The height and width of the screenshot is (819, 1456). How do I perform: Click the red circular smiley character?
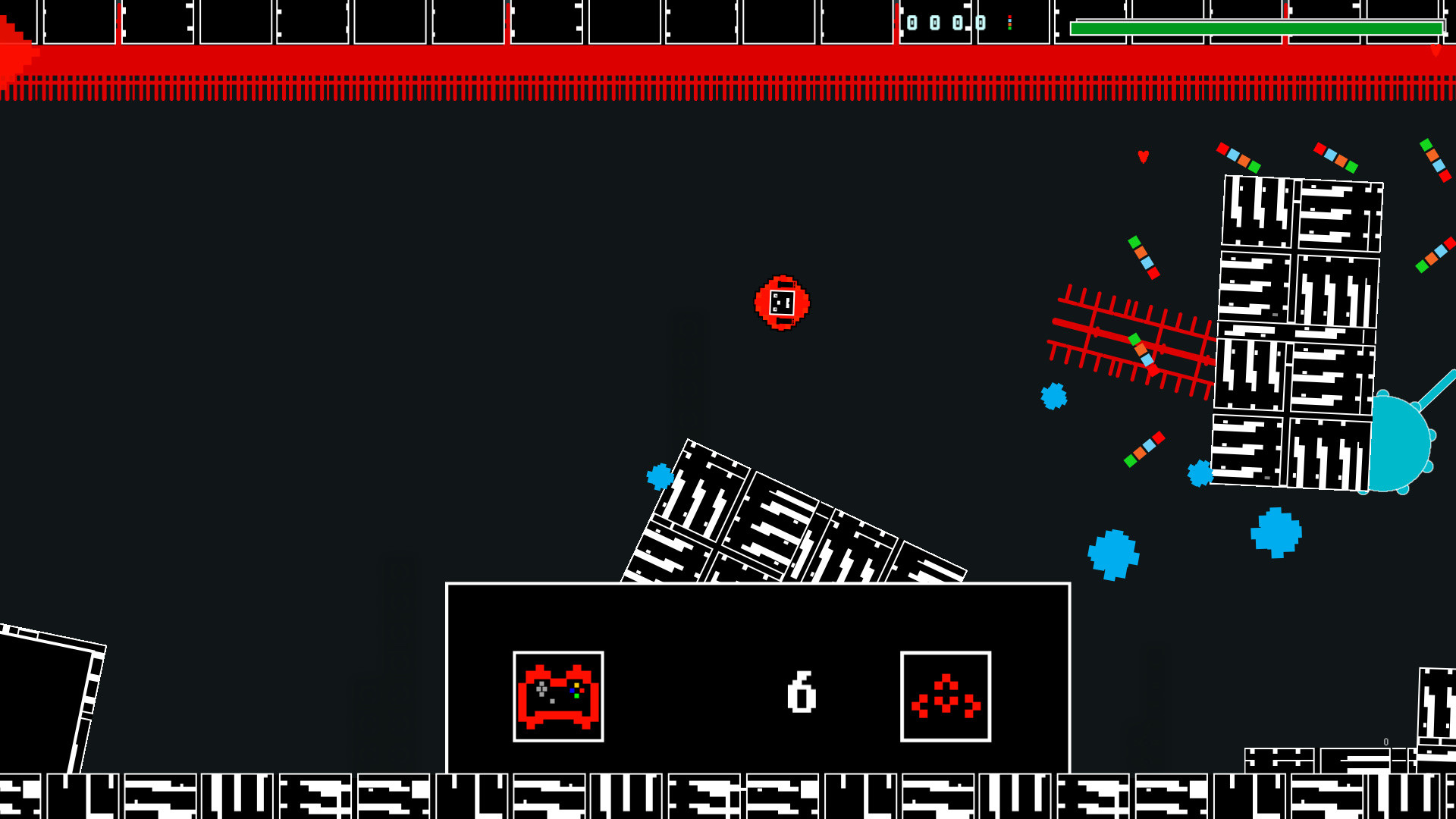point(782,302)
